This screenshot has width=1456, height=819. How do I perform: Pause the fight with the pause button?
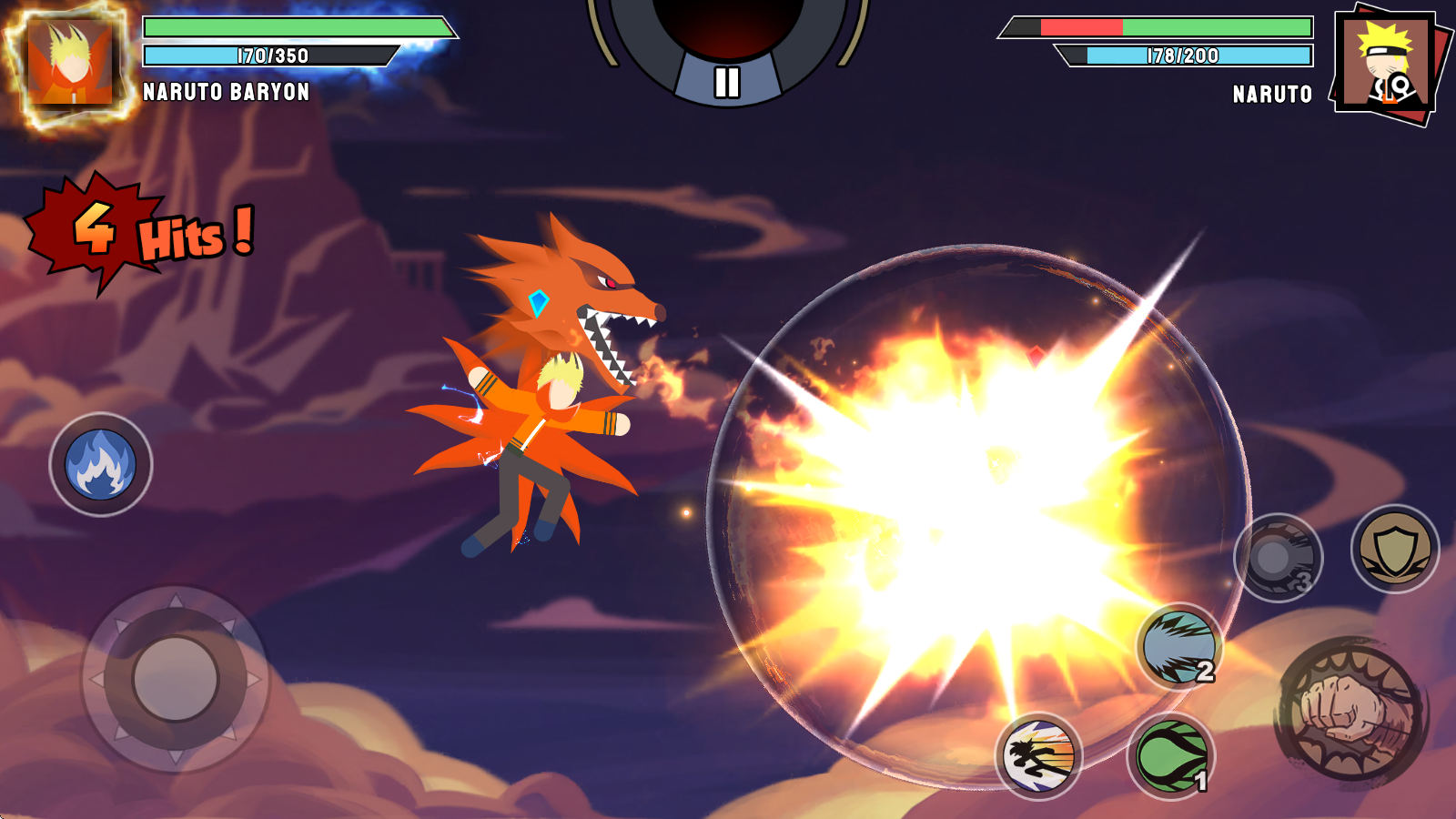(726, 82)
